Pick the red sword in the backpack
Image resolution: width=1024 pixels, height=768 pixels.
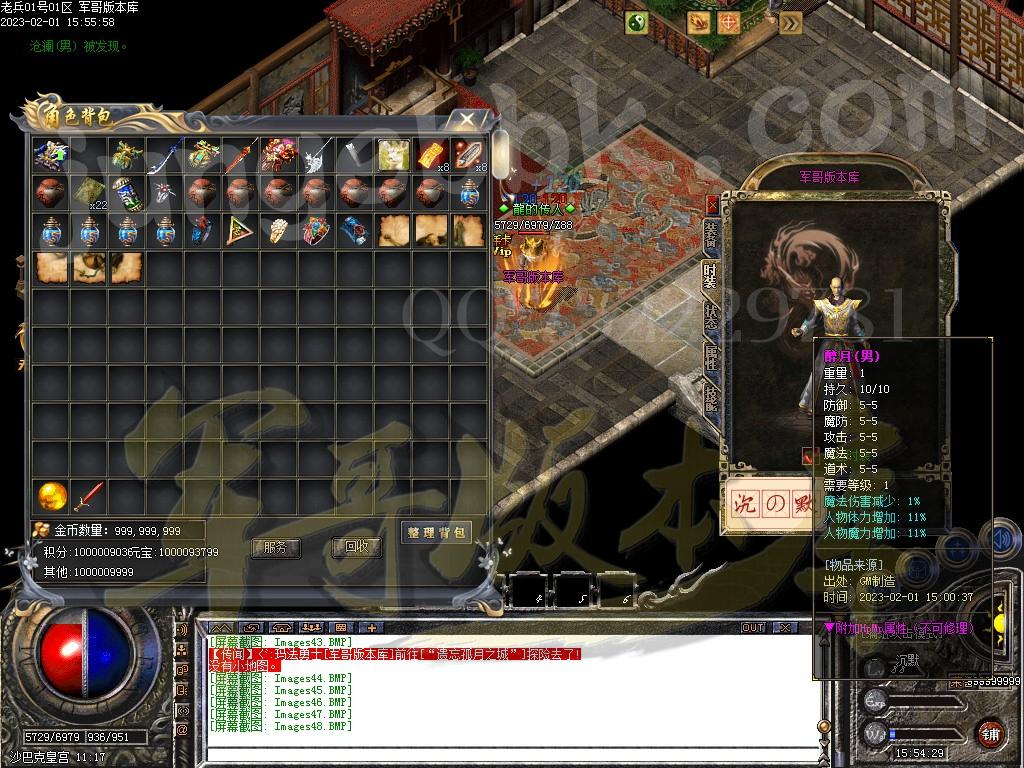[x=89, y=495]
